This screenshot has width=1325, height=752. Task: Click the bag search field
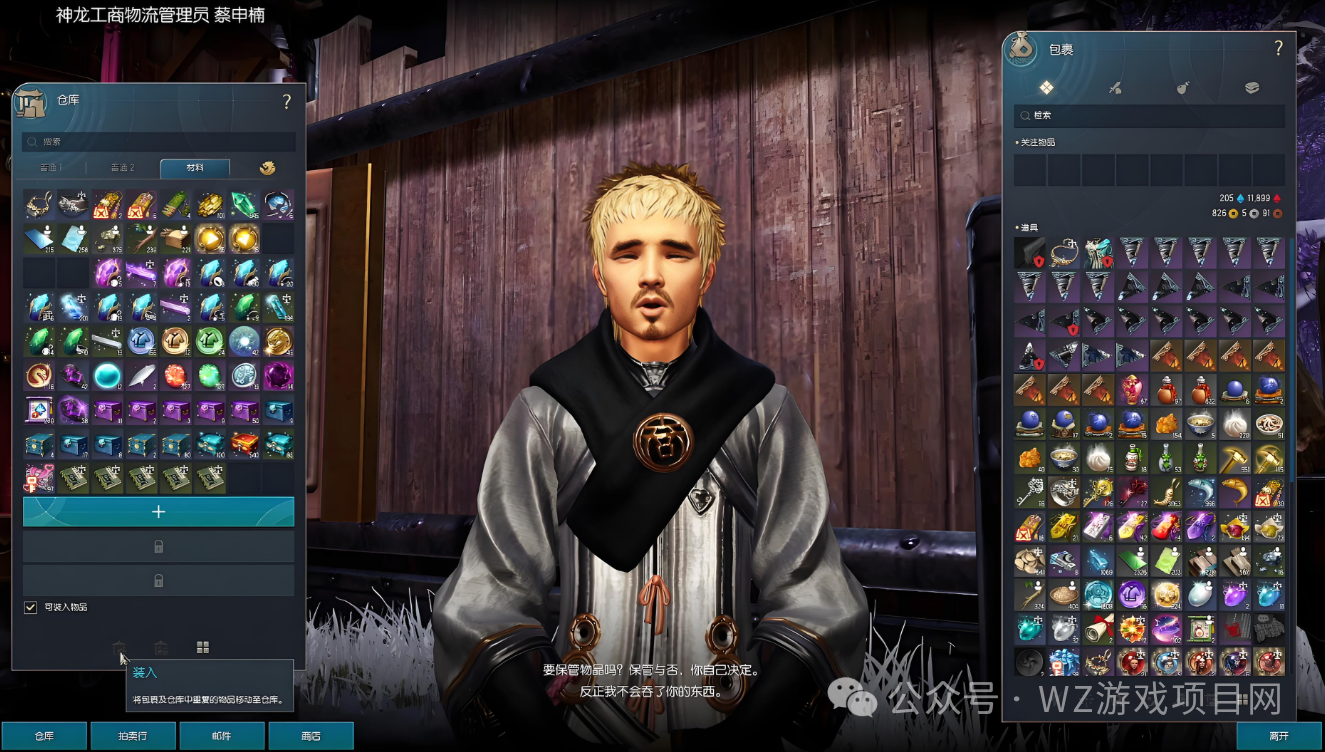[x=1150, y=116]
